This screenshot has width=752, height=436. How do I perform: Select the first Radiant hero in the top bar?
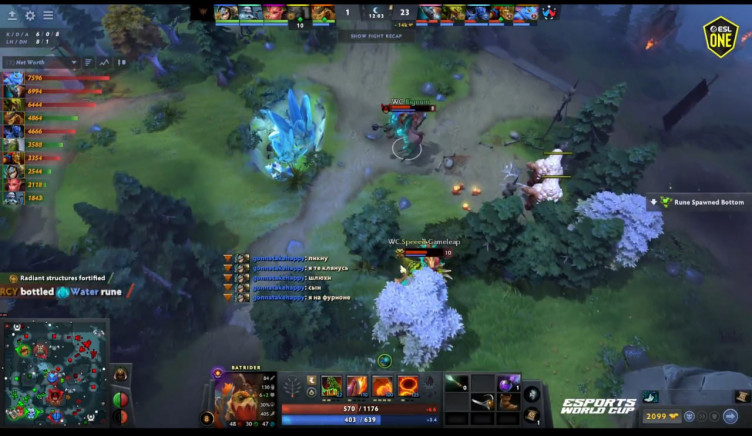point(225,13)
